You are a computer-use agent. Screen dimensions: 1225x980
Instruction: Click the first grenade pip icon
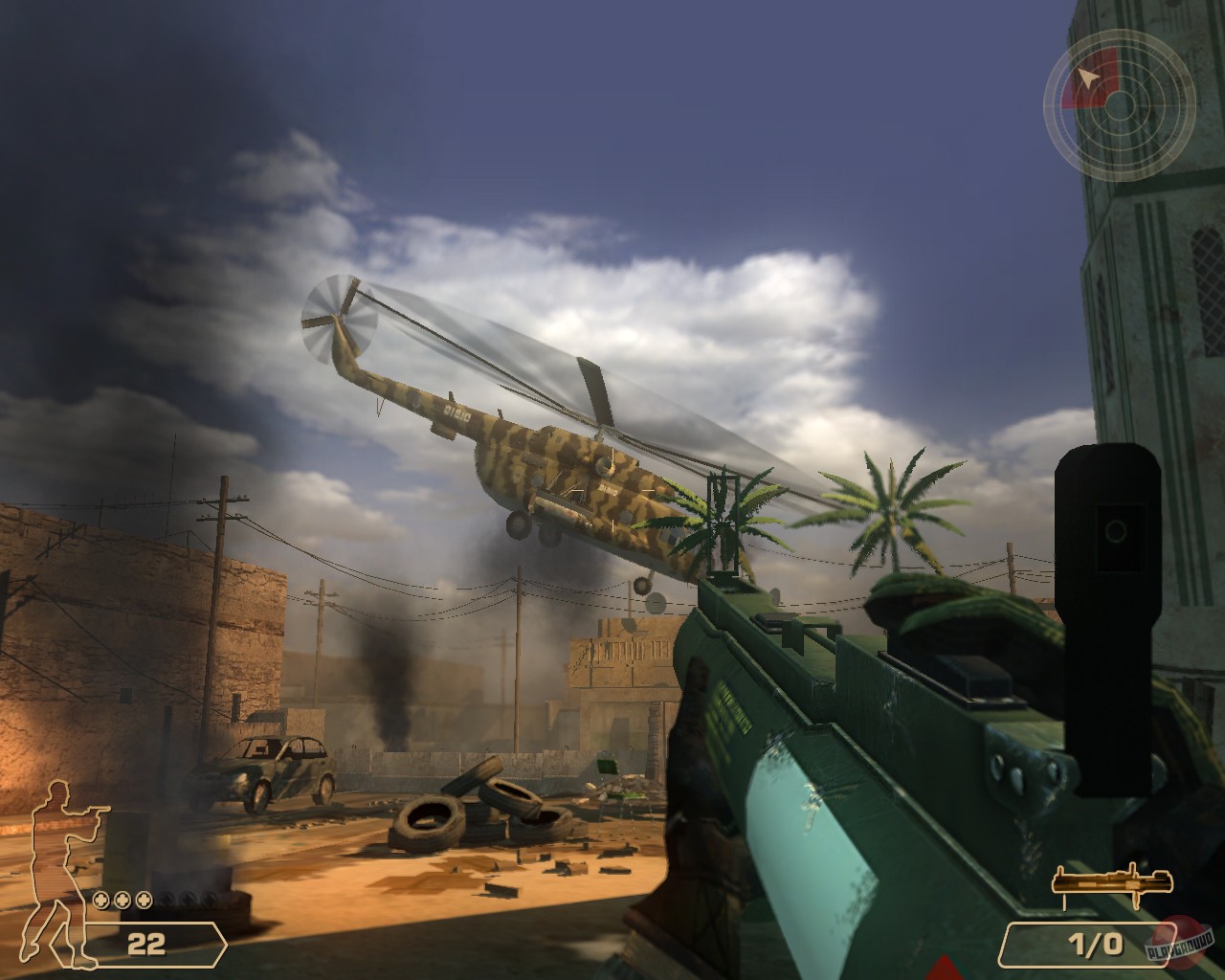pyautogui.click(x=100, y=901)
